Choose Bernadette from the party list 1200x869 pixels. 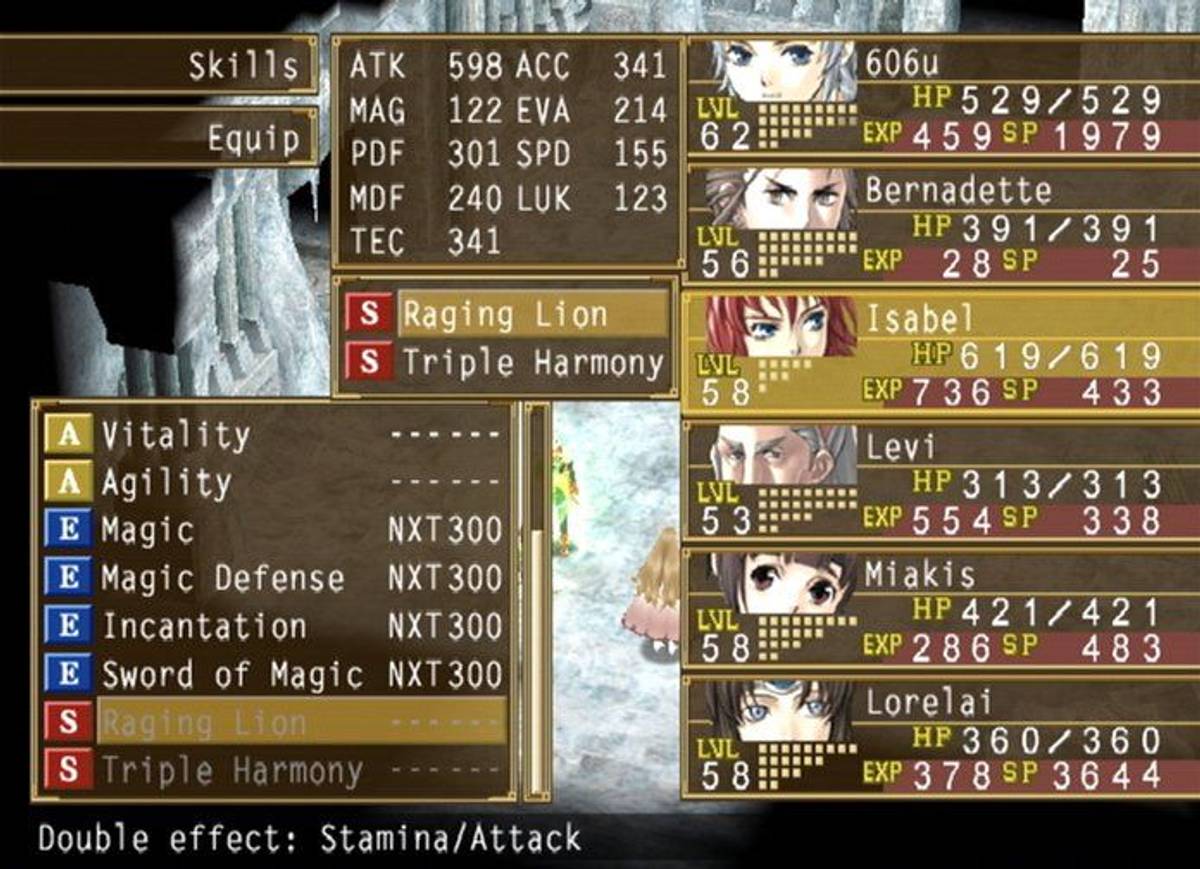tap(938, 225)
